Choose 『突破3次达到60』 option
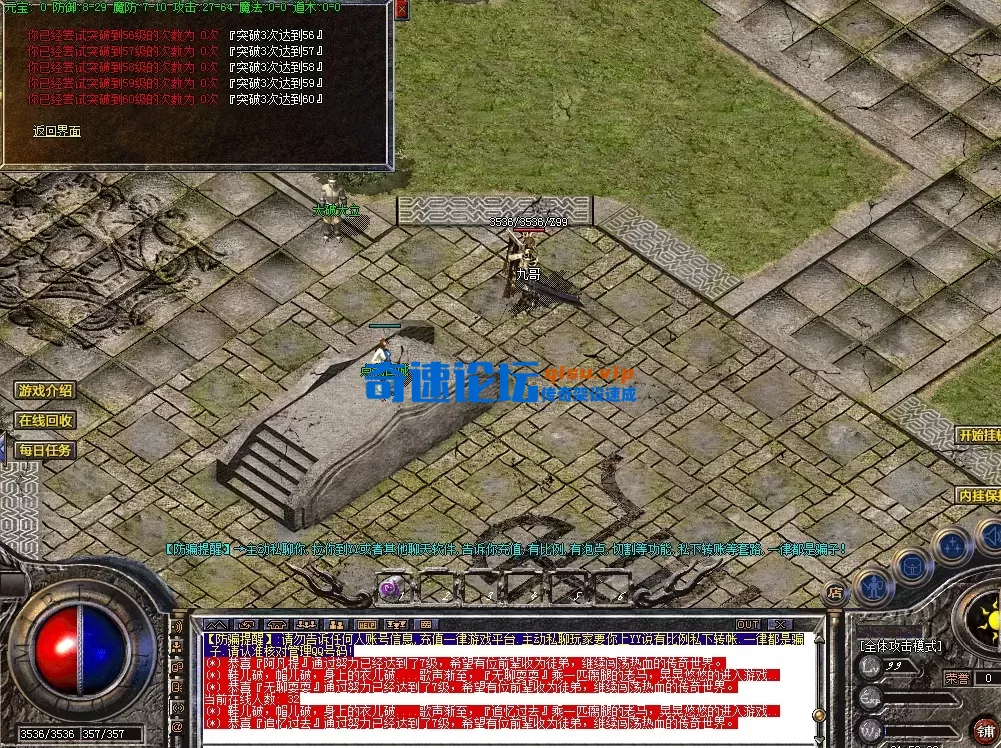The height and width of the screenshot is (748, 1001). (x=276, y=99)
